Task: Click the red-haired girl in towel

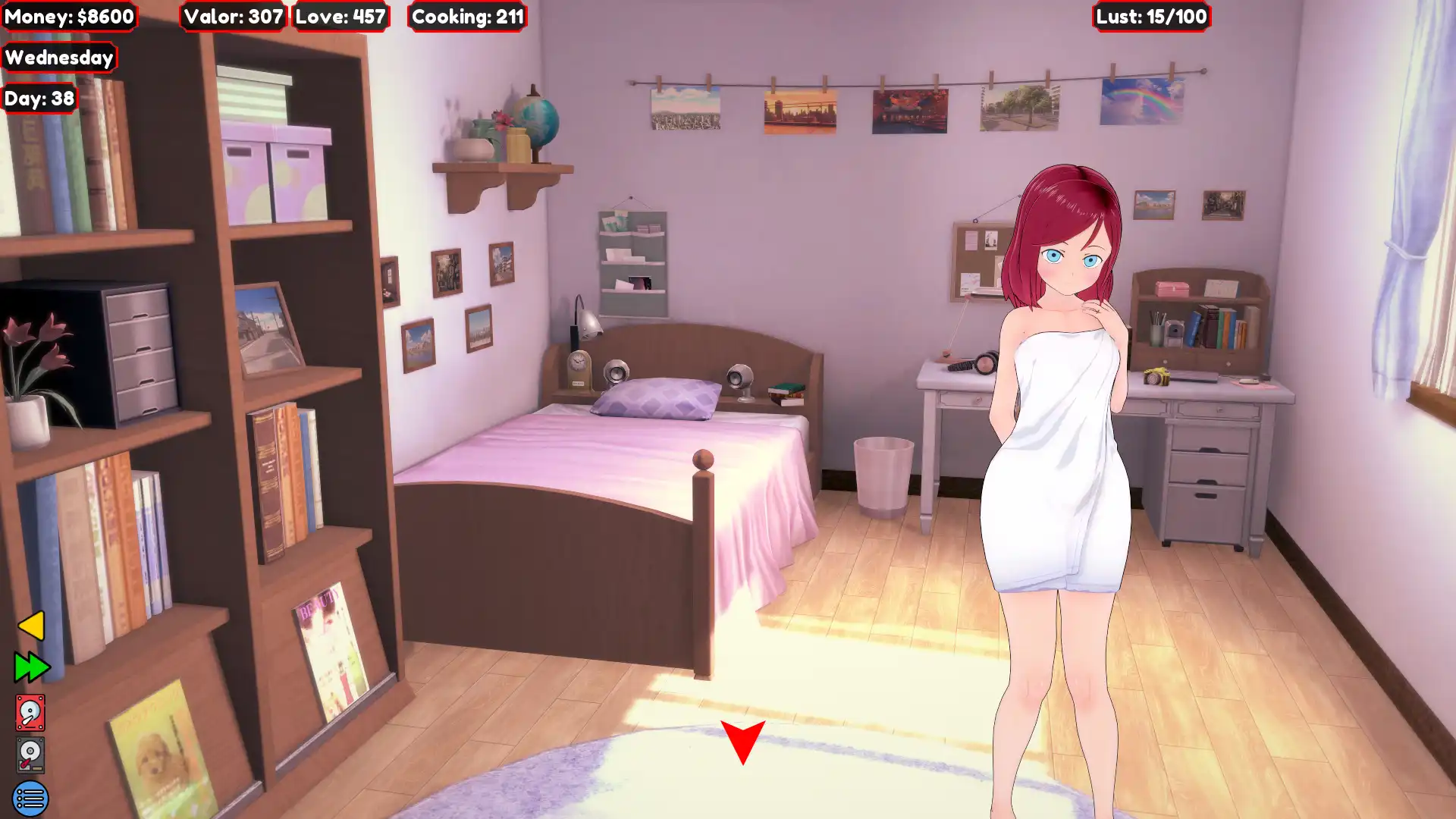Action: pos(1062,455)
